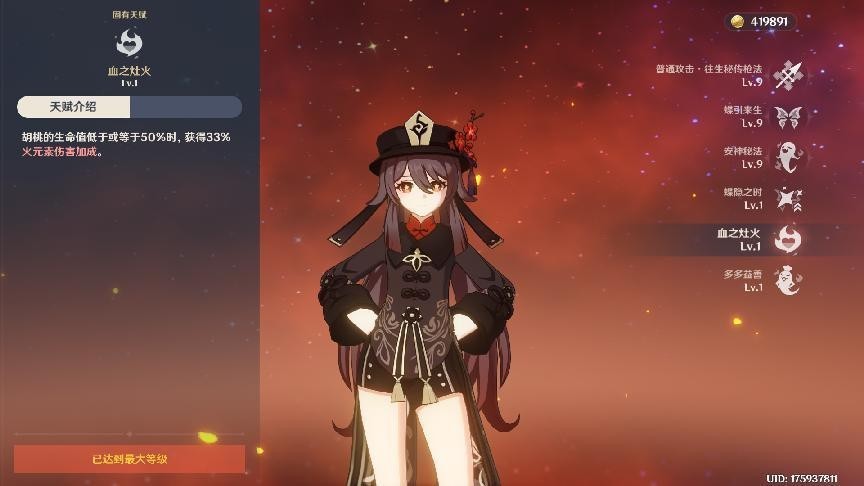864x486 pixels.
Task: Switch to the 天赋介绍 tab
Action: pyautogui.click(x=73, y=107)
